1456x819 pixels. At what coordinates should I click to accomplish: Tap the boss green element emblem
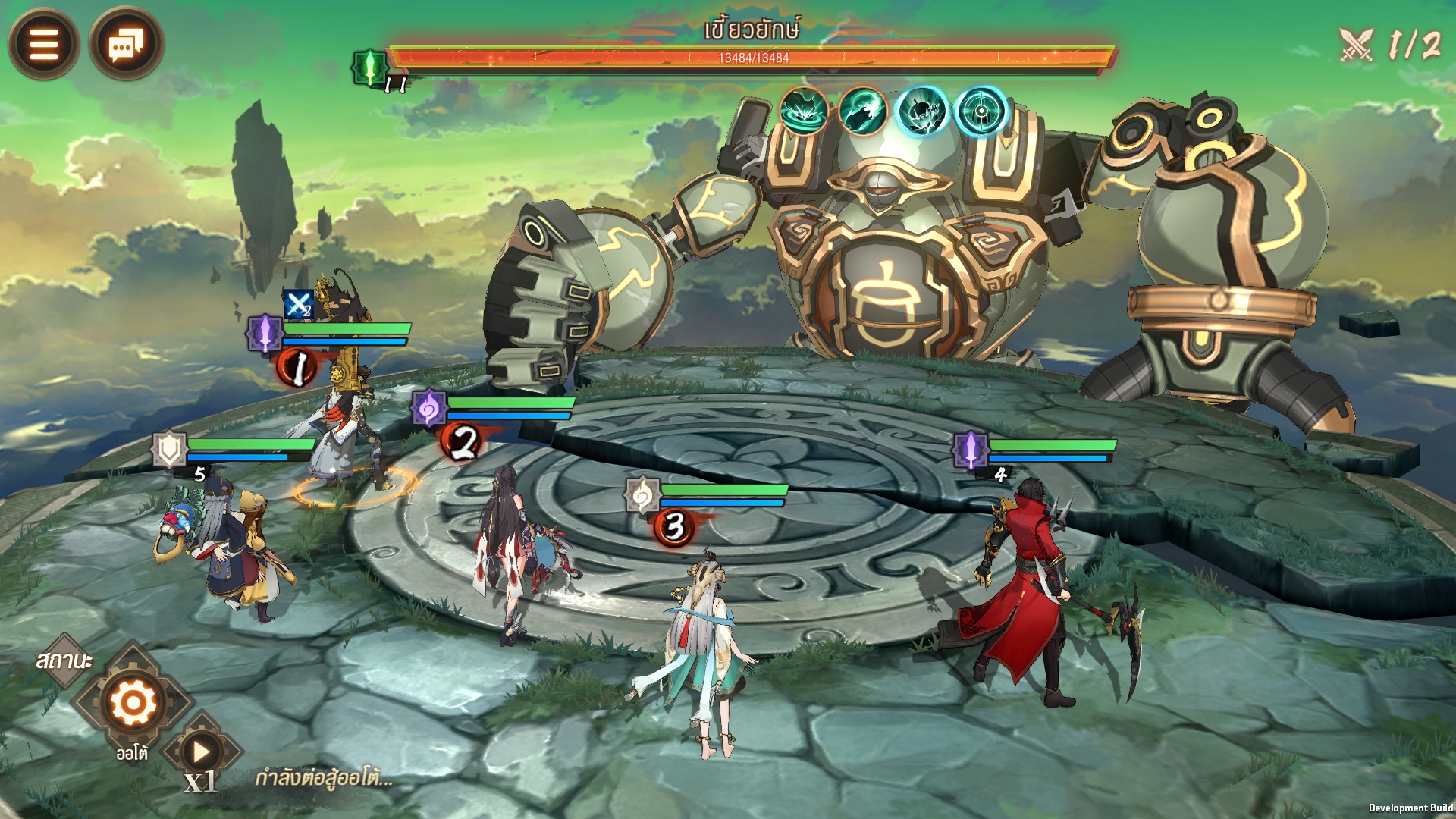click(369, 67)
